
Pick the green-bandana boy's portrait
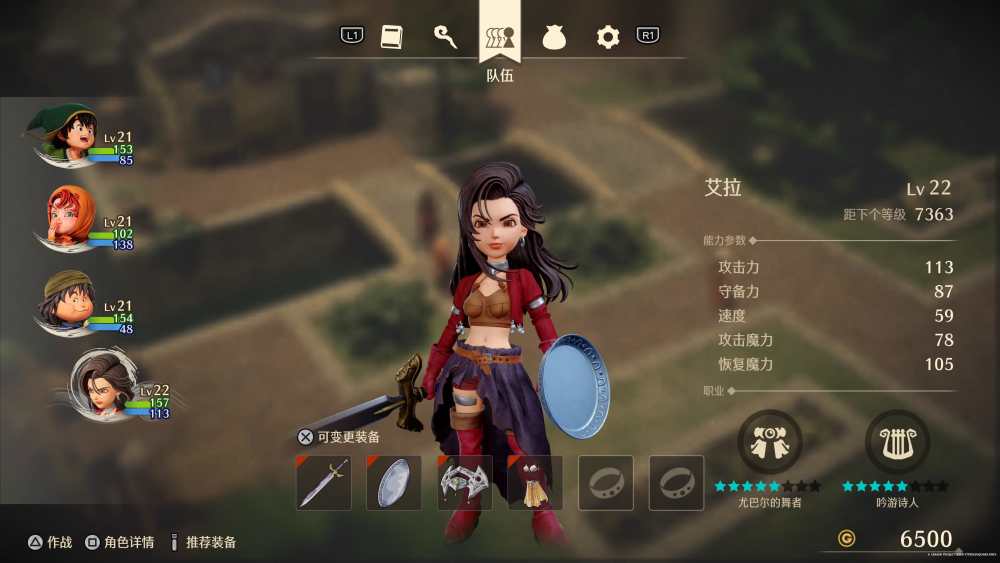[x=67, y=303]
